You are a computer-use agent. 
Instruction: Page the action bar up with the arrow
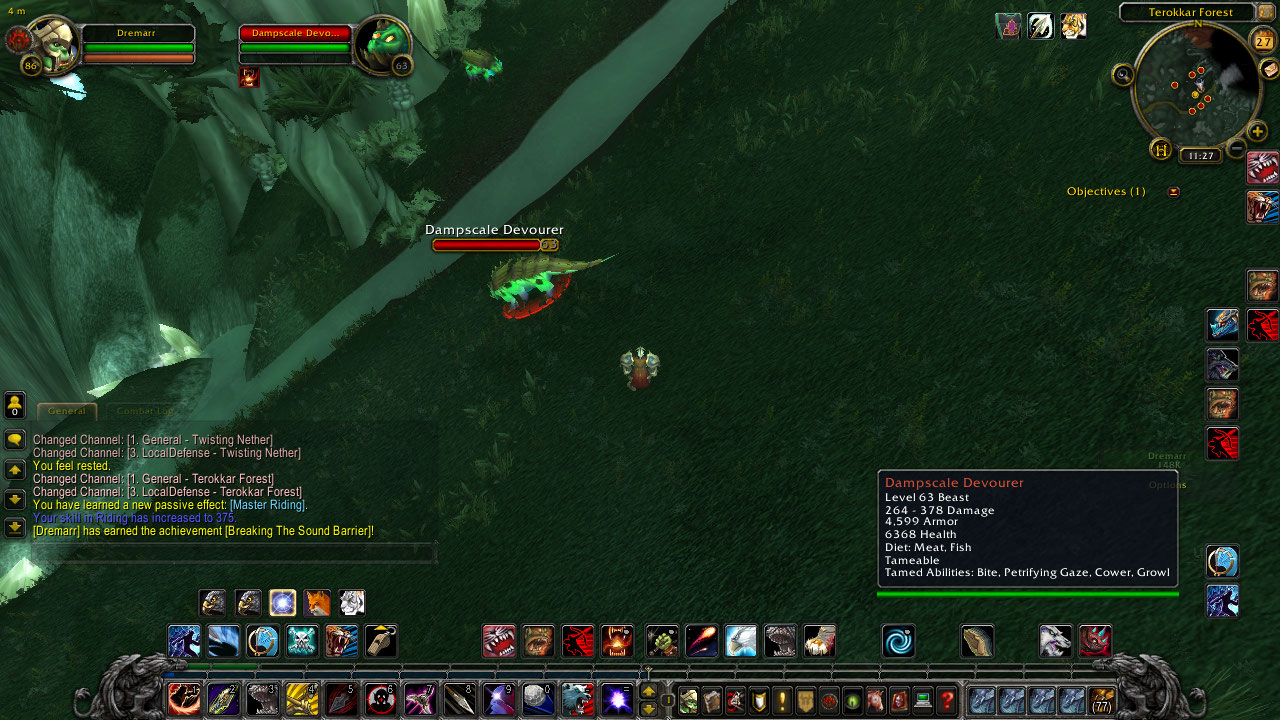point(648,691)
